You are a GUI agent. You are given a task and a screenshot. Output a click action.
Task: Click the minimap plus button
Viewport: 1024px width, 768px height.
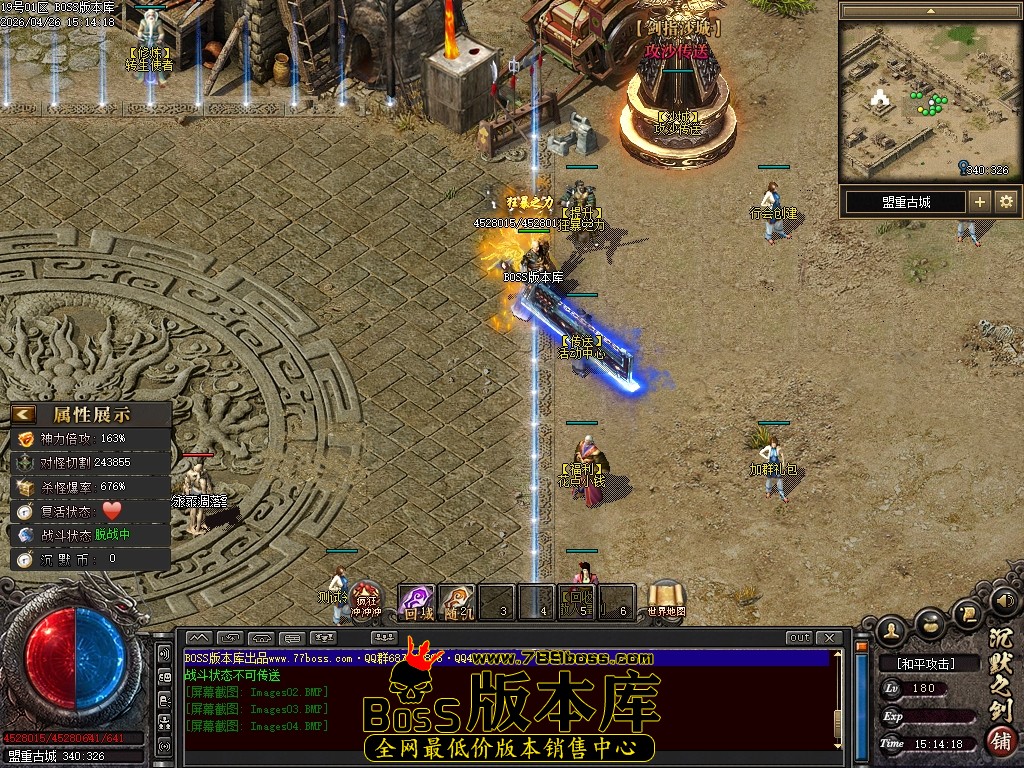(980, 202)
